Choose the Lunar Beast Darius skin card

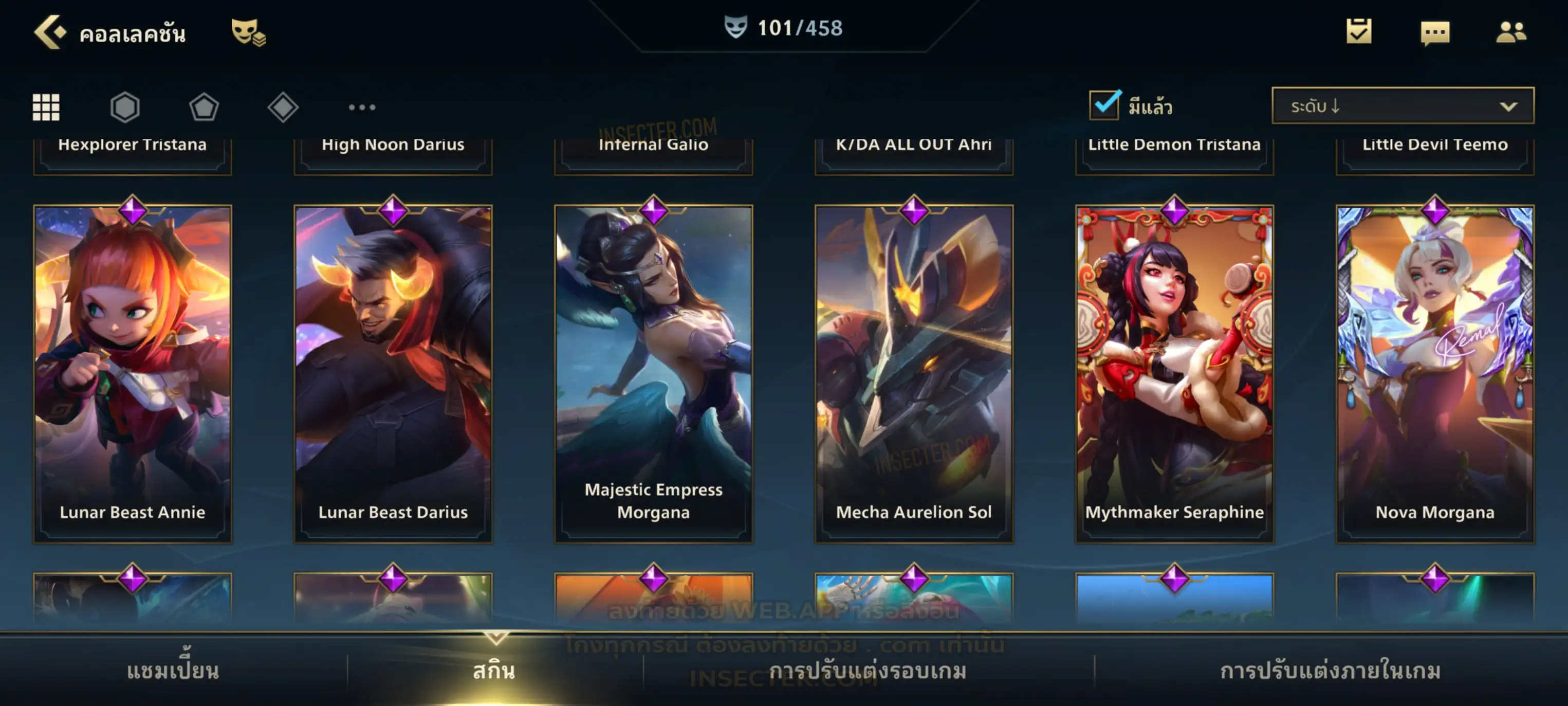[x=393, y=373]
